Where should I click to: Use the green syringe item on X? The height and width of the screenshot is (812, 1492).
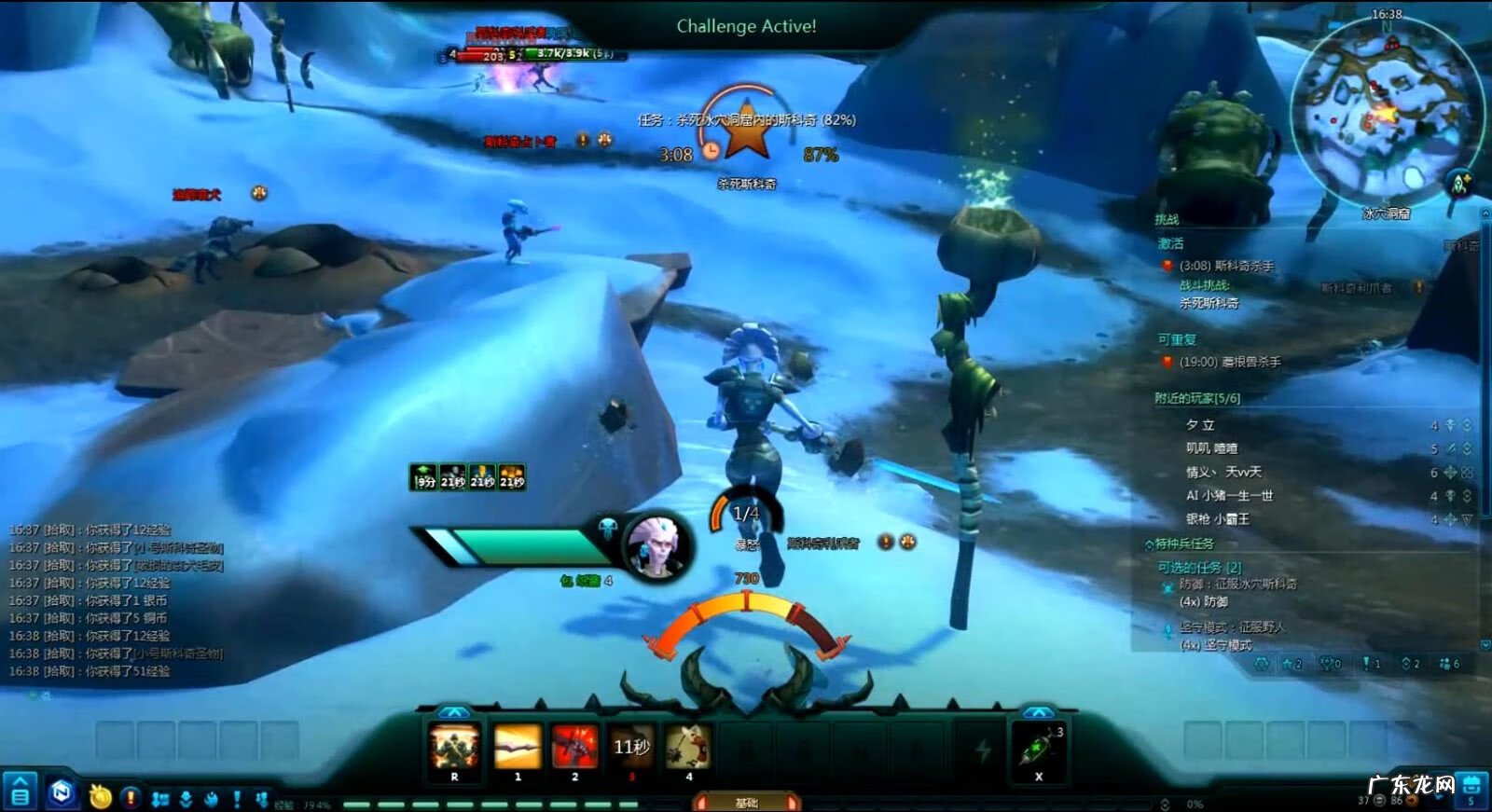(1039, 747)
